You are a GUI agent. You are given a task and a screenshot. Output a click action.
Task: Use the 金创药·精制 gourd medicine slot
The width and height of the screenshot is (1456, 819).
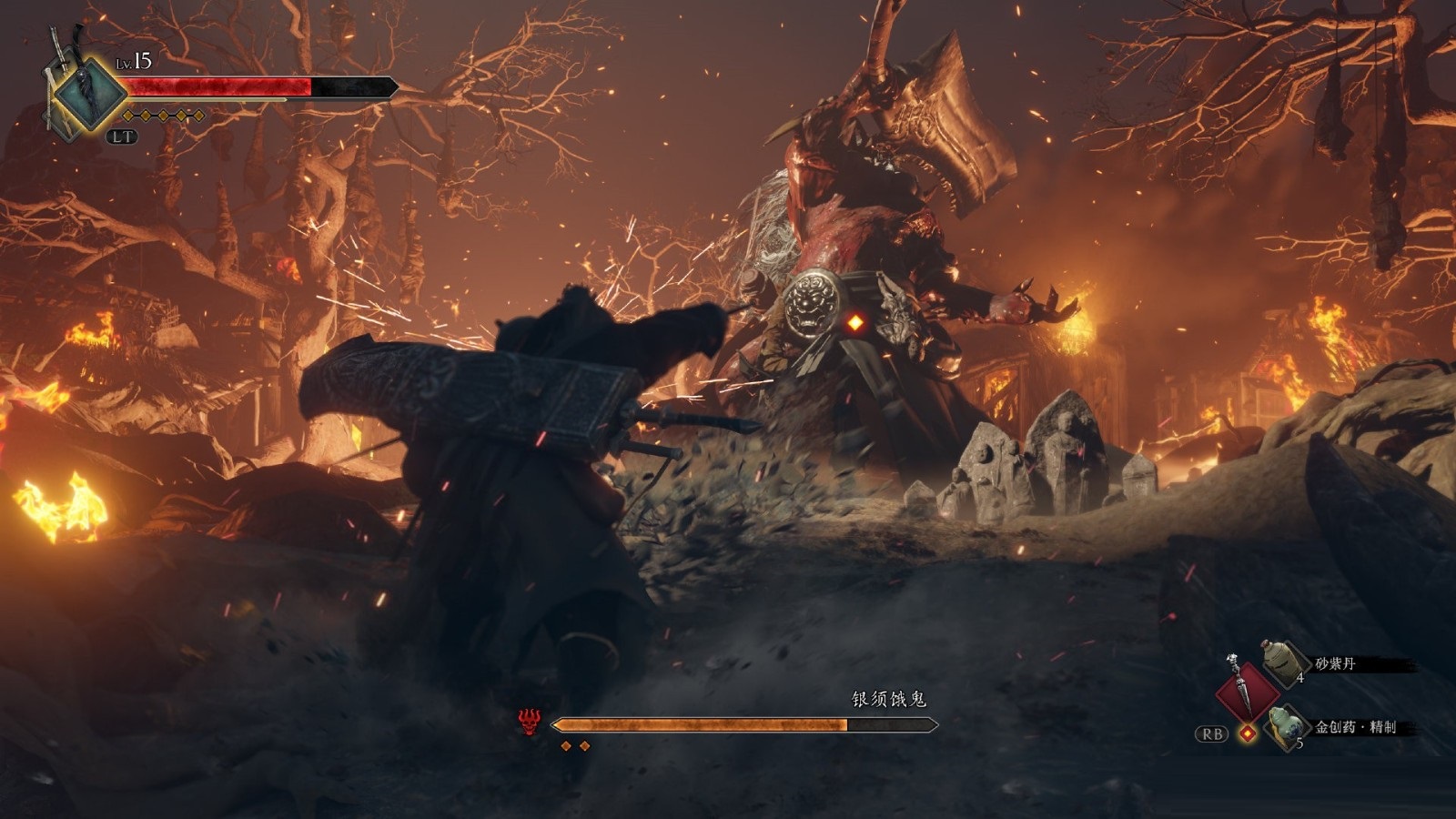pos(1287,726)
